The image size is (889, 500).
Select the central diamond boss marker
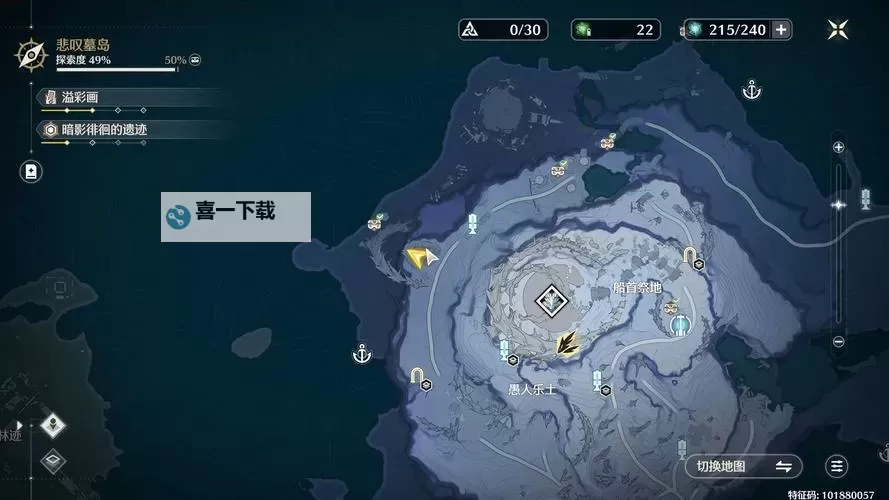pos(549,299)
